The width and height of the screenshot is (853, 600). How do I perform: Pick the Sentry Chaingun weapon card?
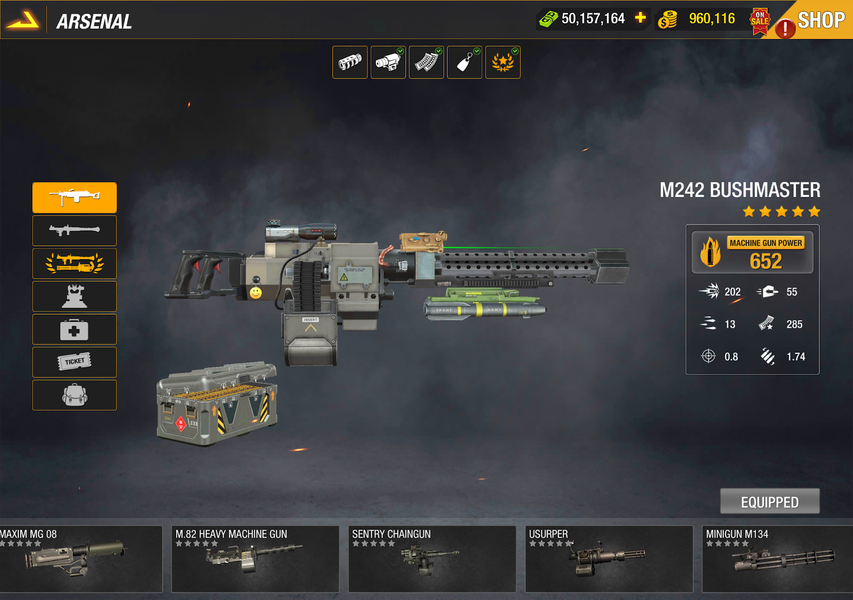[431, 559]
